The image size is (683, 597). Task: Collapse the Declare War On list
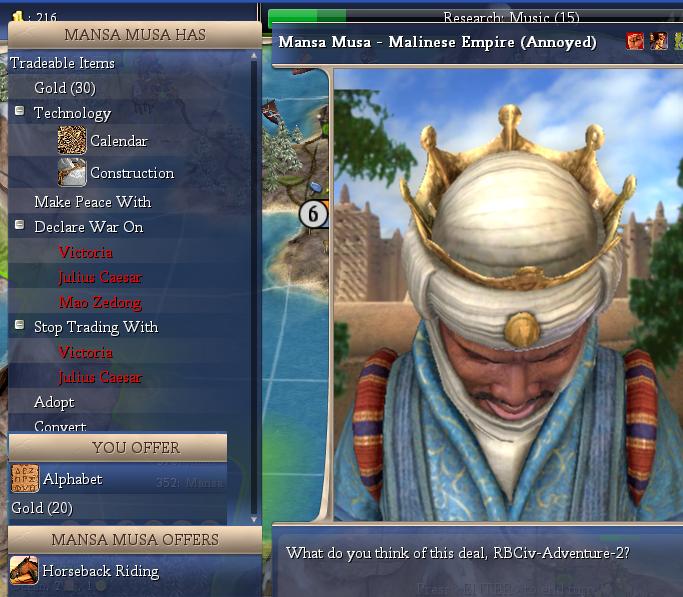[19, 226]
